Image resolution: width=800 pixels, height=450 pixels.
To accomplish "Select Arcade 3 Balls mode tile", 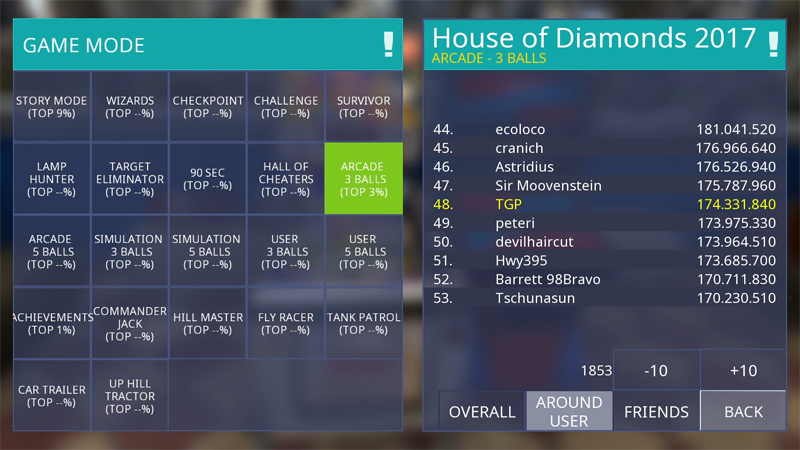I will [363, 179].
